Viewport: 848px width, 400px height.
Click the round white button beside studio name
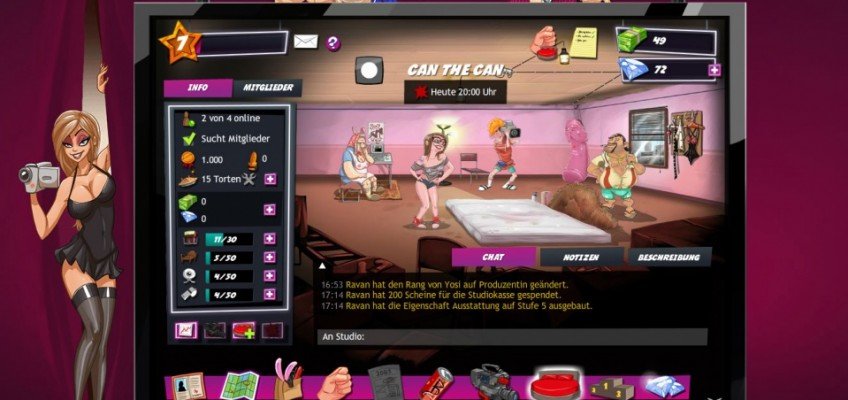pyautogui.click(x=370, y=70)
